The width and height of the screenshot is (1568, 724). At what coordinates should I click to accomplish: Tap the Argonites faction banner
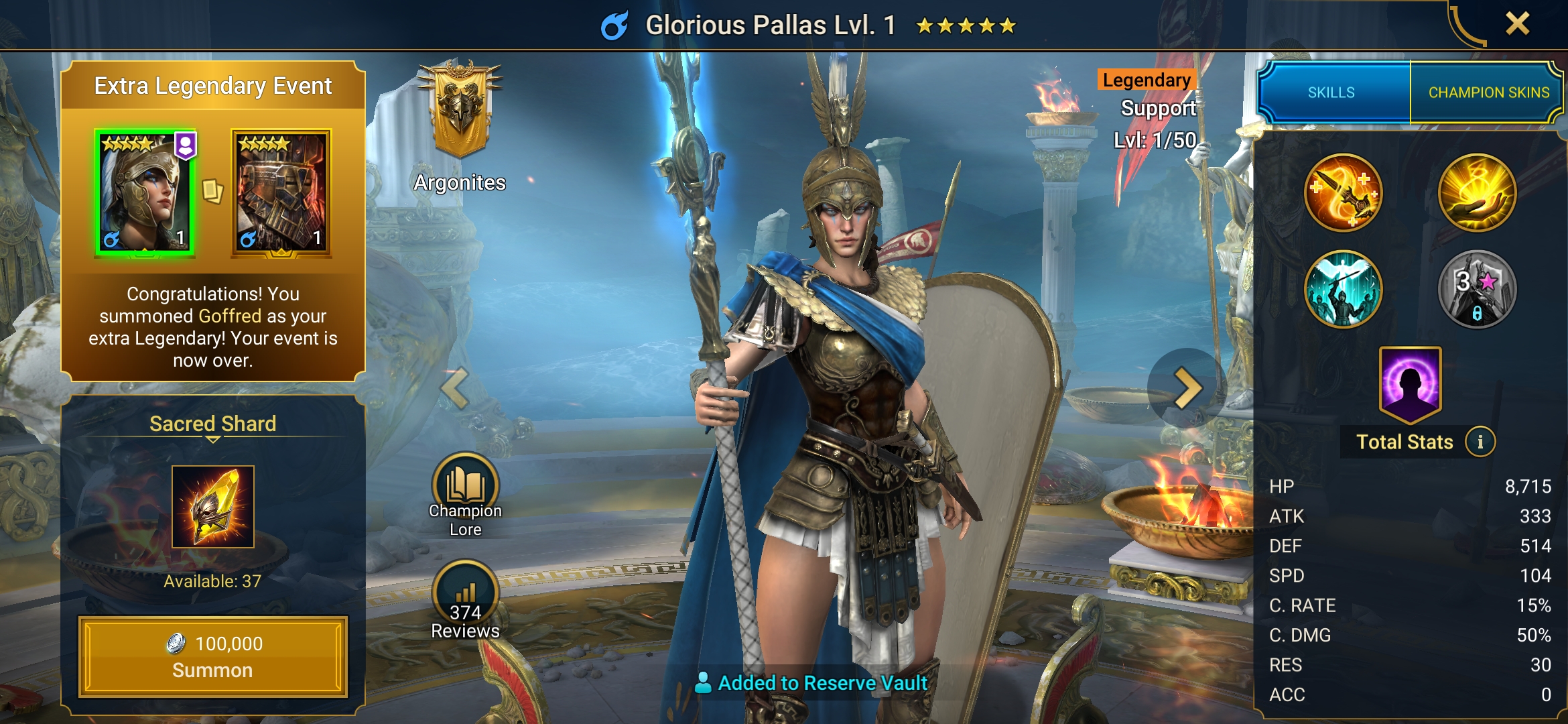[x=460, y=111]
